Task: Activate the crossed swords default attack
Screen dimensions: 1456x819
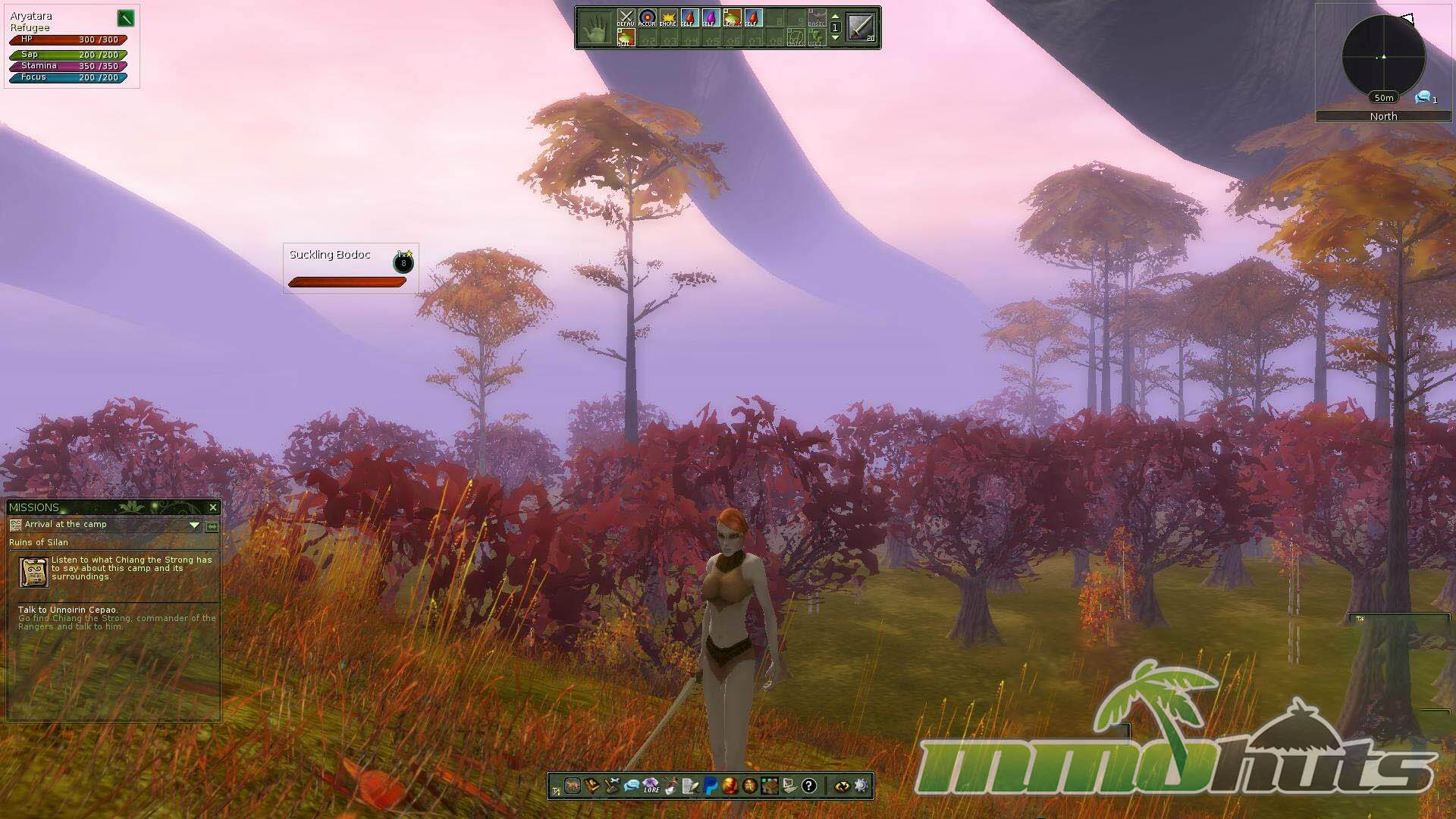Action: (x=626, y=18)
